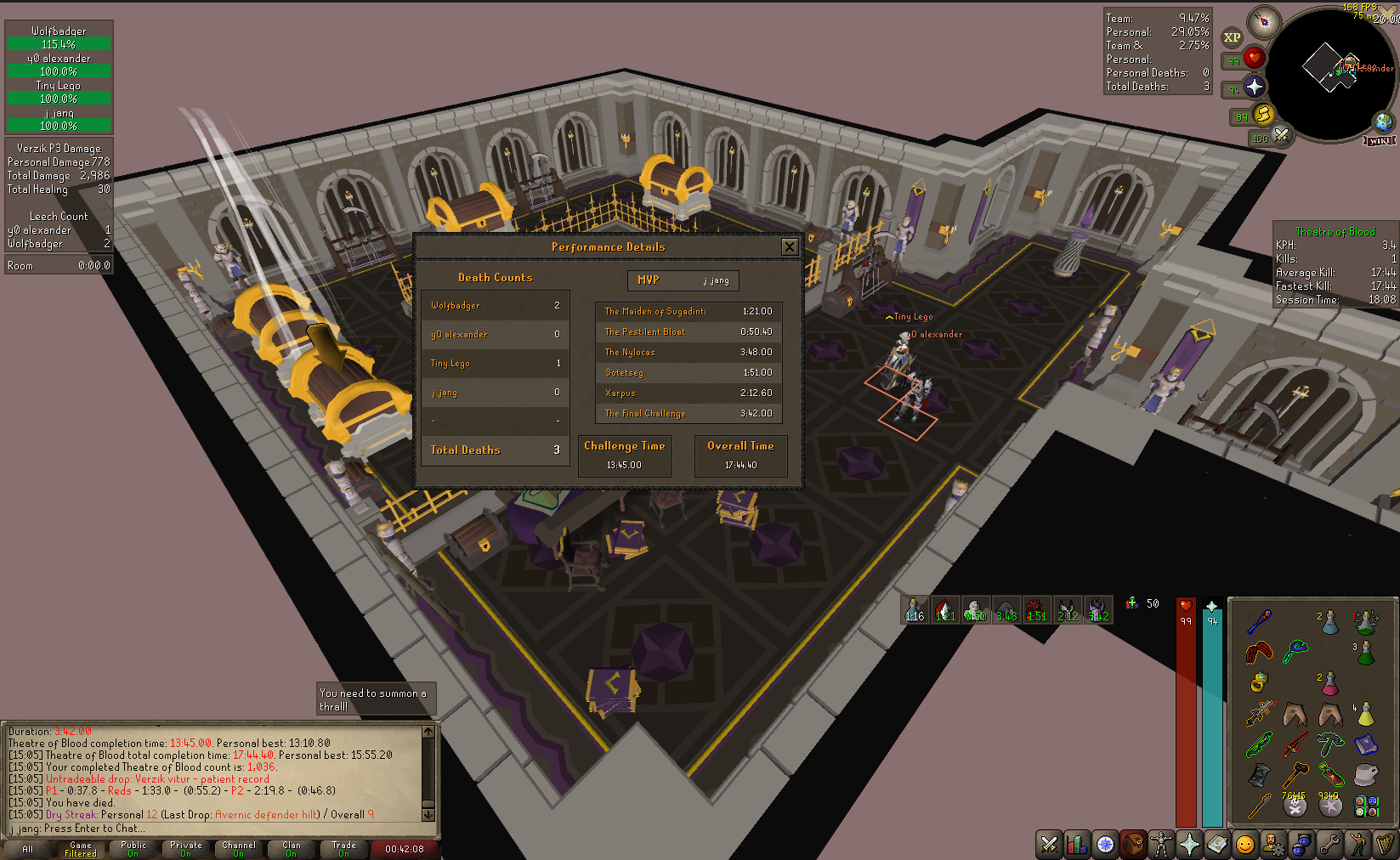The width and height of the screenshot is (1400, 860).
Task: Activate the Quick-prayers orb
Action: 1255,87
